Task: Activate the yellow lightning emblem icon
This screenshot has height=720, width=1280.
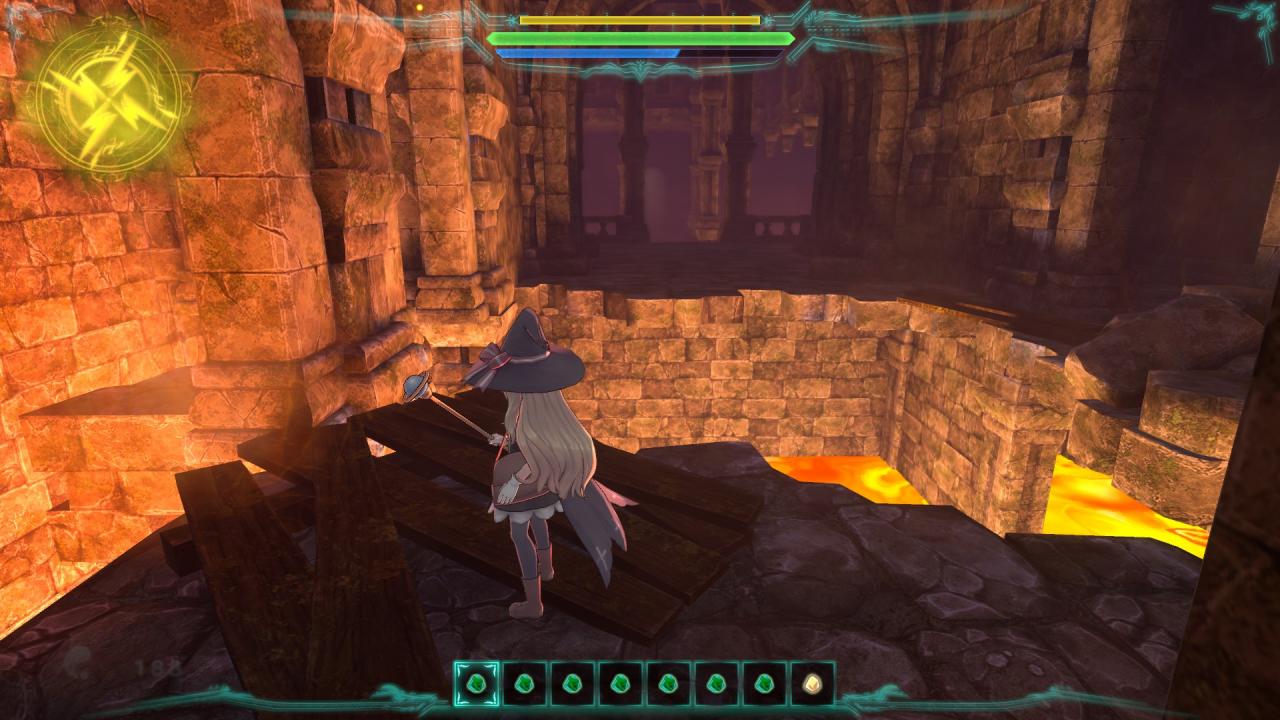Action: tap(108, 97)
